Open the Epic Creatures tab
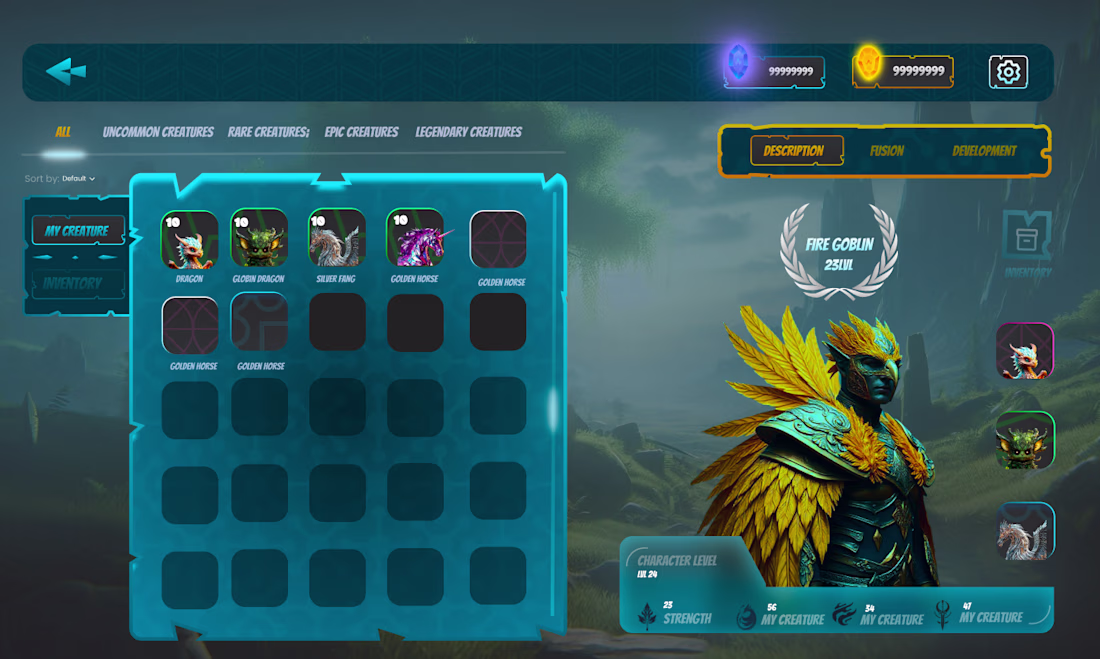Viewport: 1100px width, 659px height. (x=361, y=132)
